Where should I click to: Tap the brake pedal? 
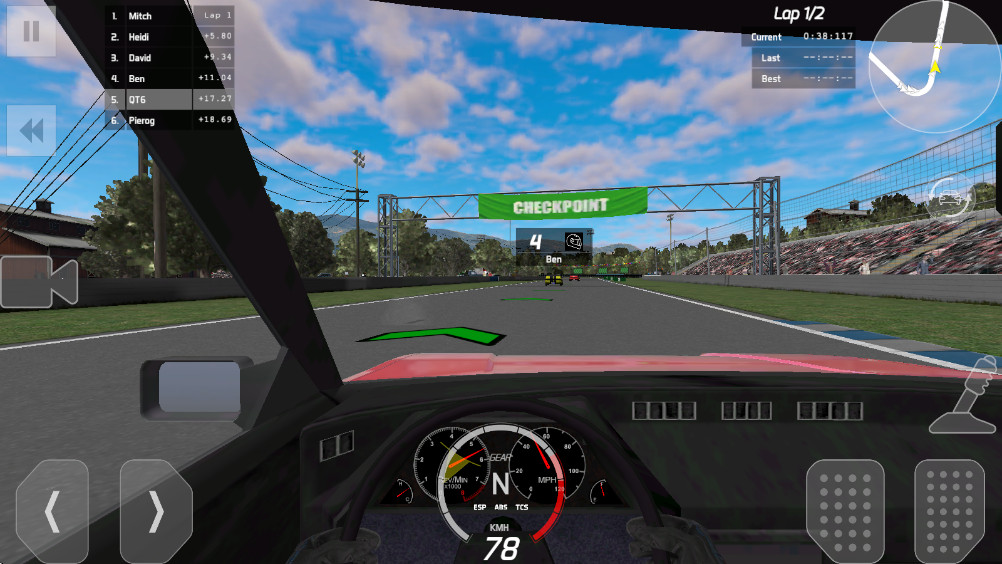pos(845,511)
